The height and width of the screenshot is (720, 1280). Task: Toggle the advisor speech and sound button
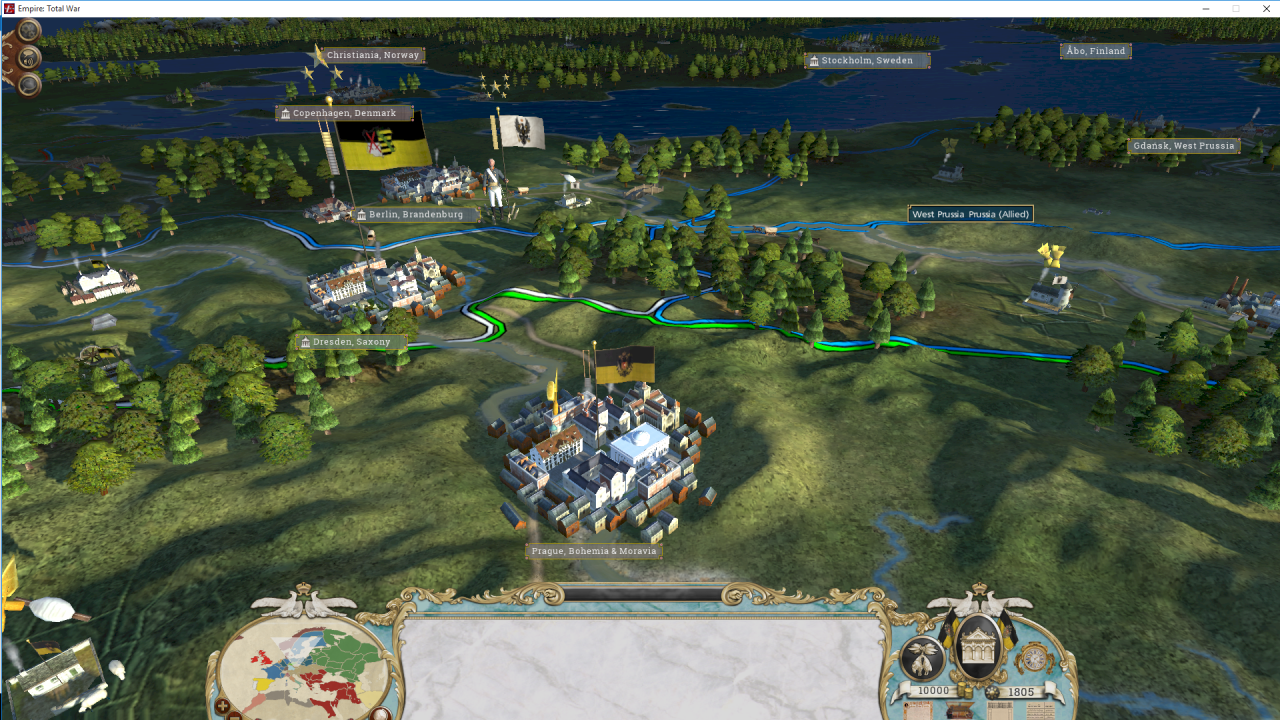click(29, 58)
